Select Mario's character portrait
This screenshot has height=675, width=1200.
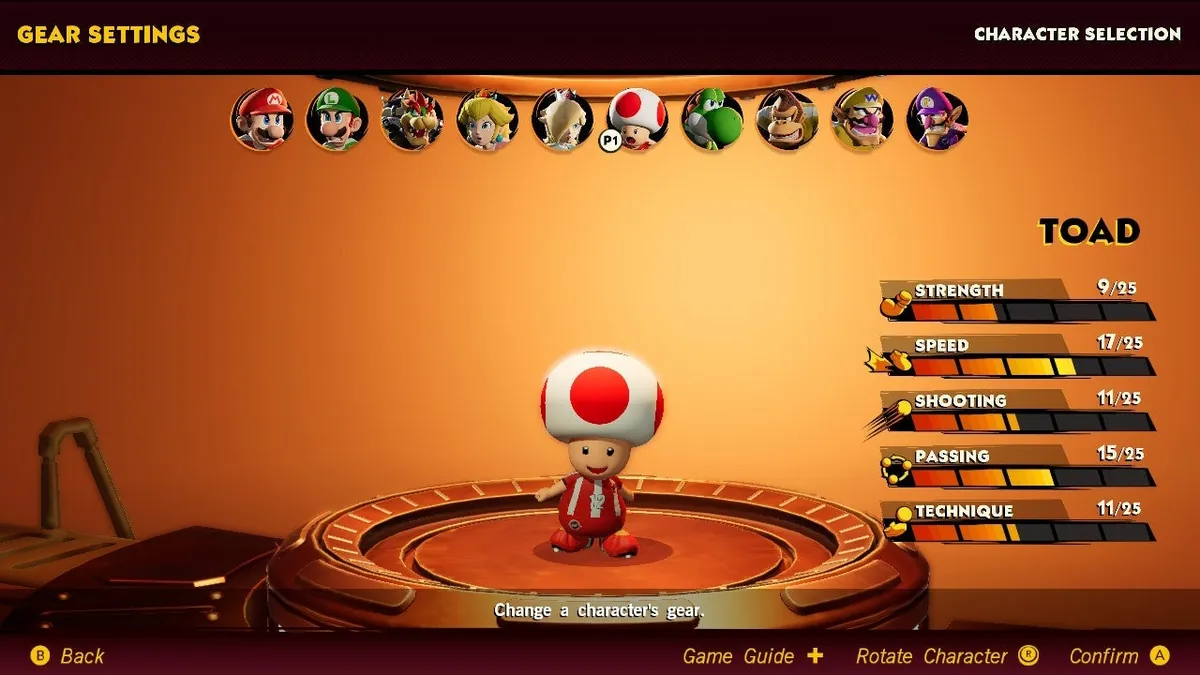pos(262,119)
